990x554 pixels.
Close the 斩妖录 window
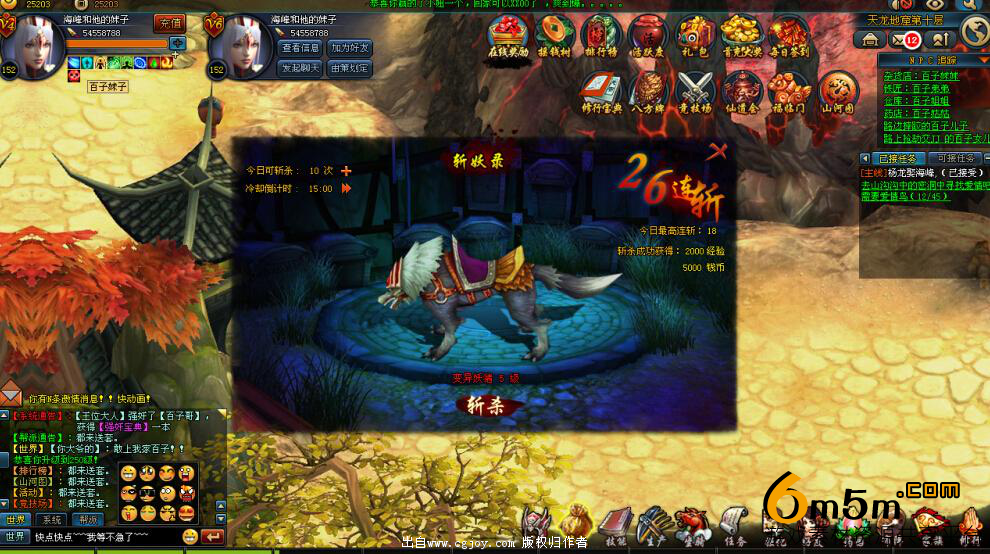[717, 152]
